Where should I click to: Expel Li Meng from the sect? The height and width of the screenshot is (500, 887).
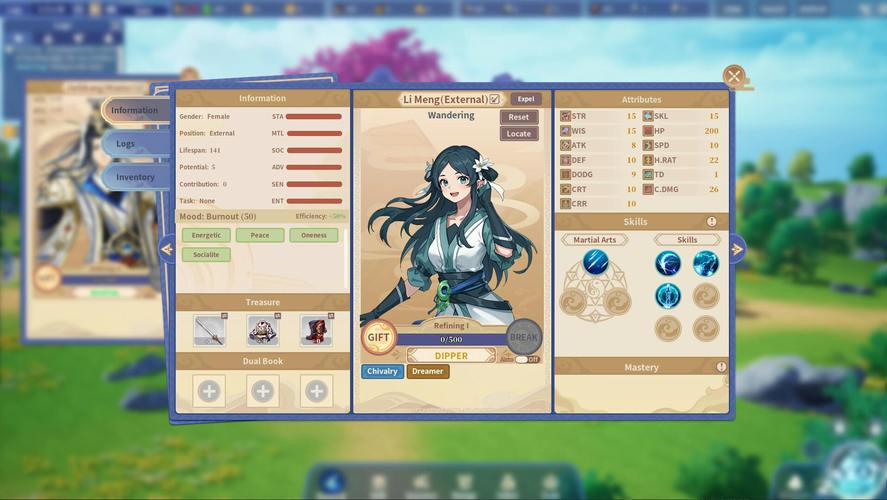pos(526,99)
